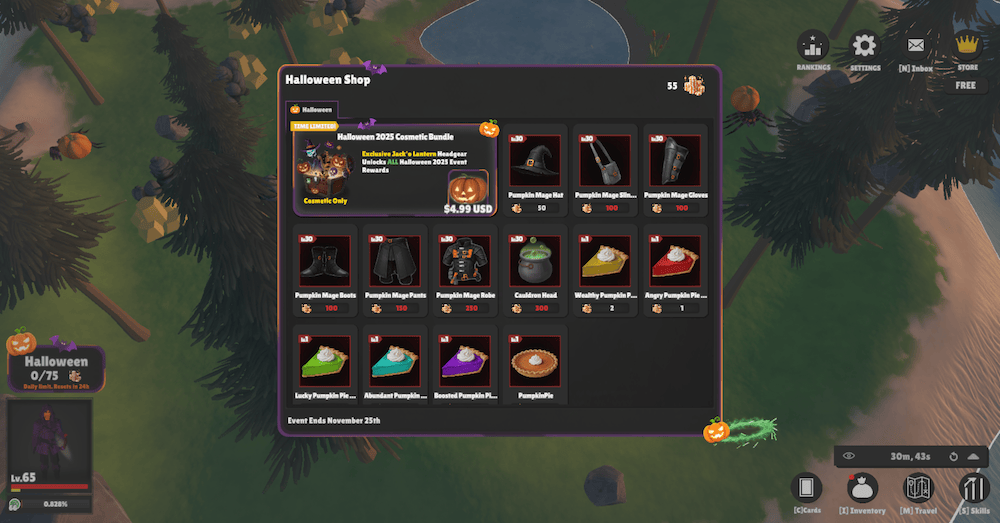Select the Pumpkin Mage Robe item
This screenshot has height=523, width=1000.
(465, 262)
